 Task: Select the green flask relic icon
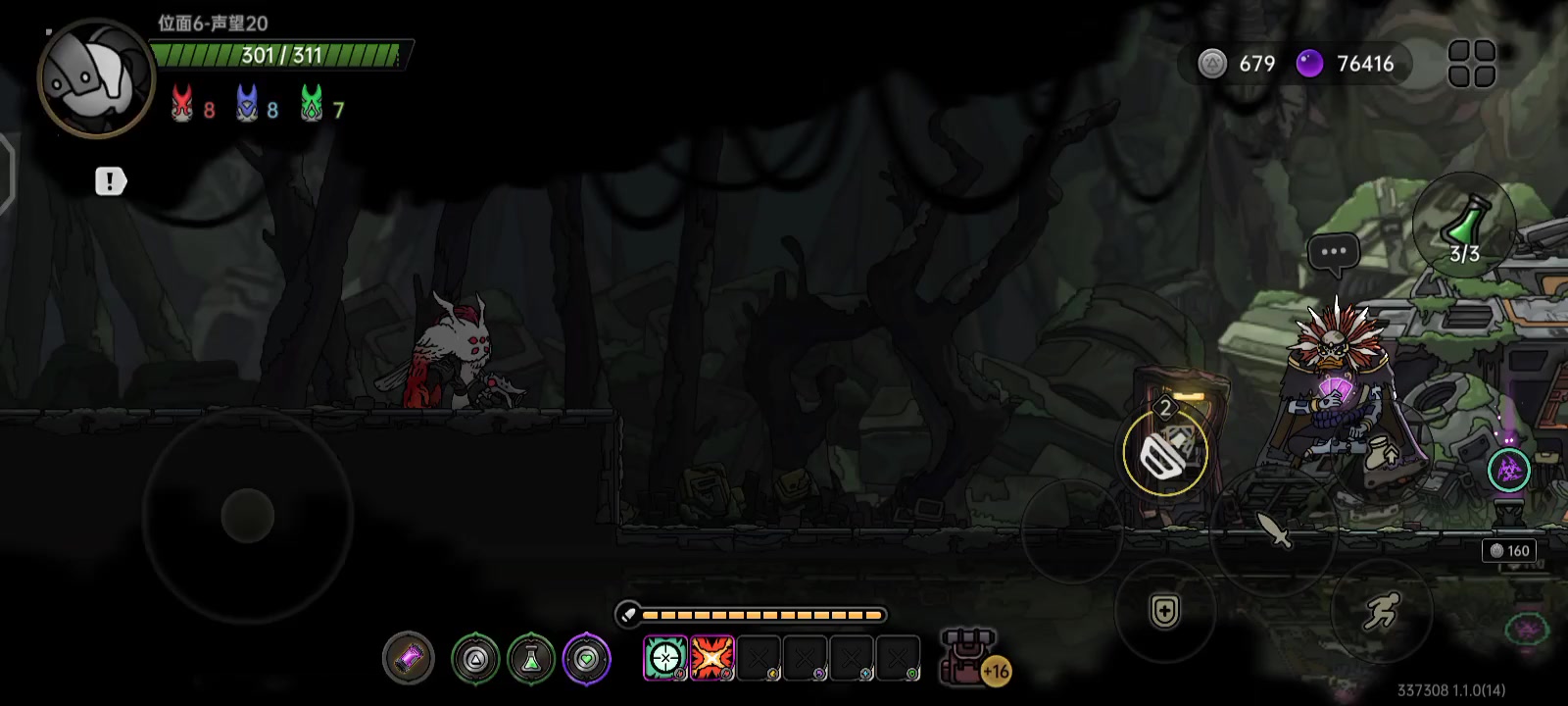tap(531, 659)
